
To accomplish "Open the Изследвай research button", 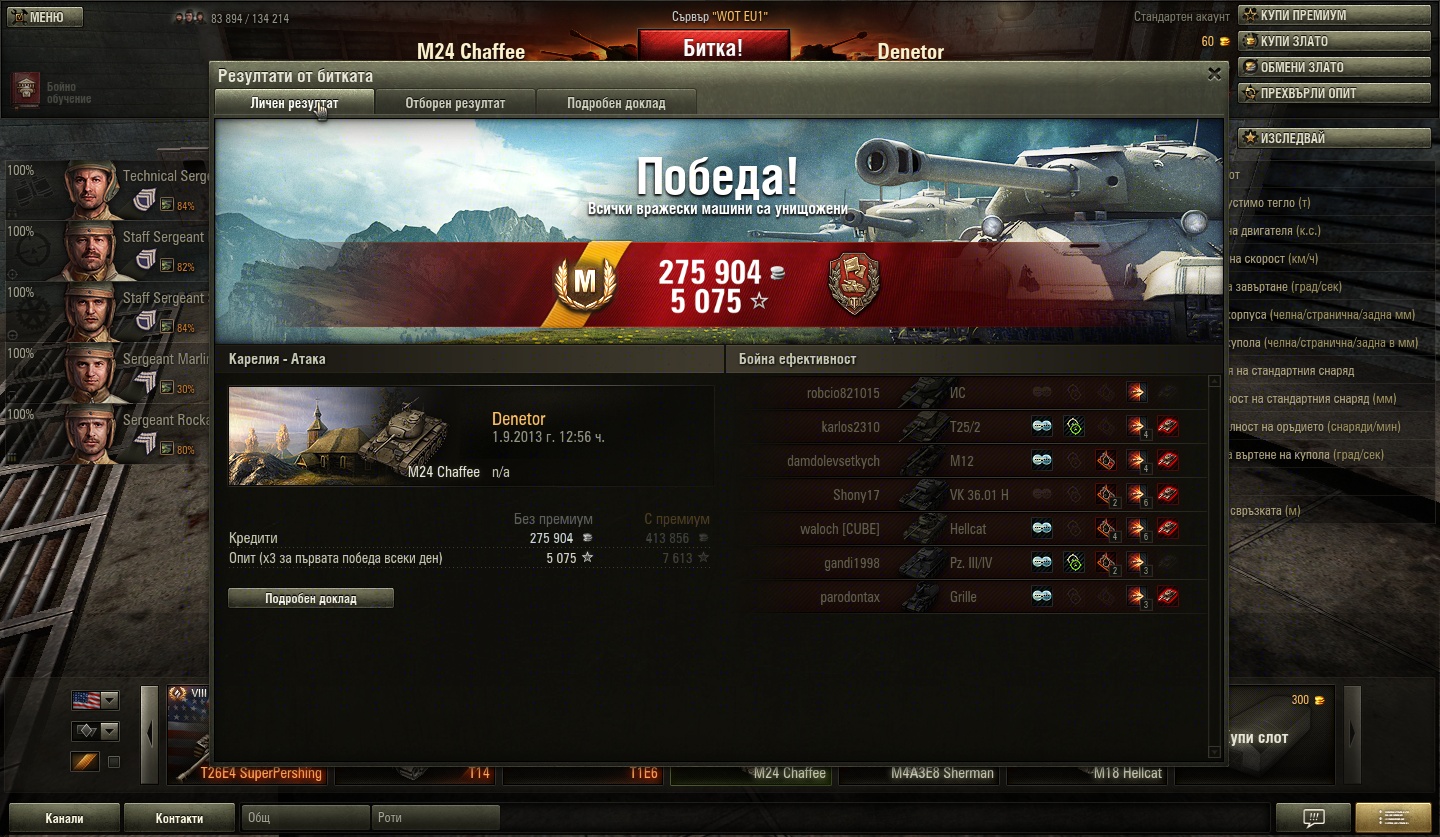I will 1334,138.
